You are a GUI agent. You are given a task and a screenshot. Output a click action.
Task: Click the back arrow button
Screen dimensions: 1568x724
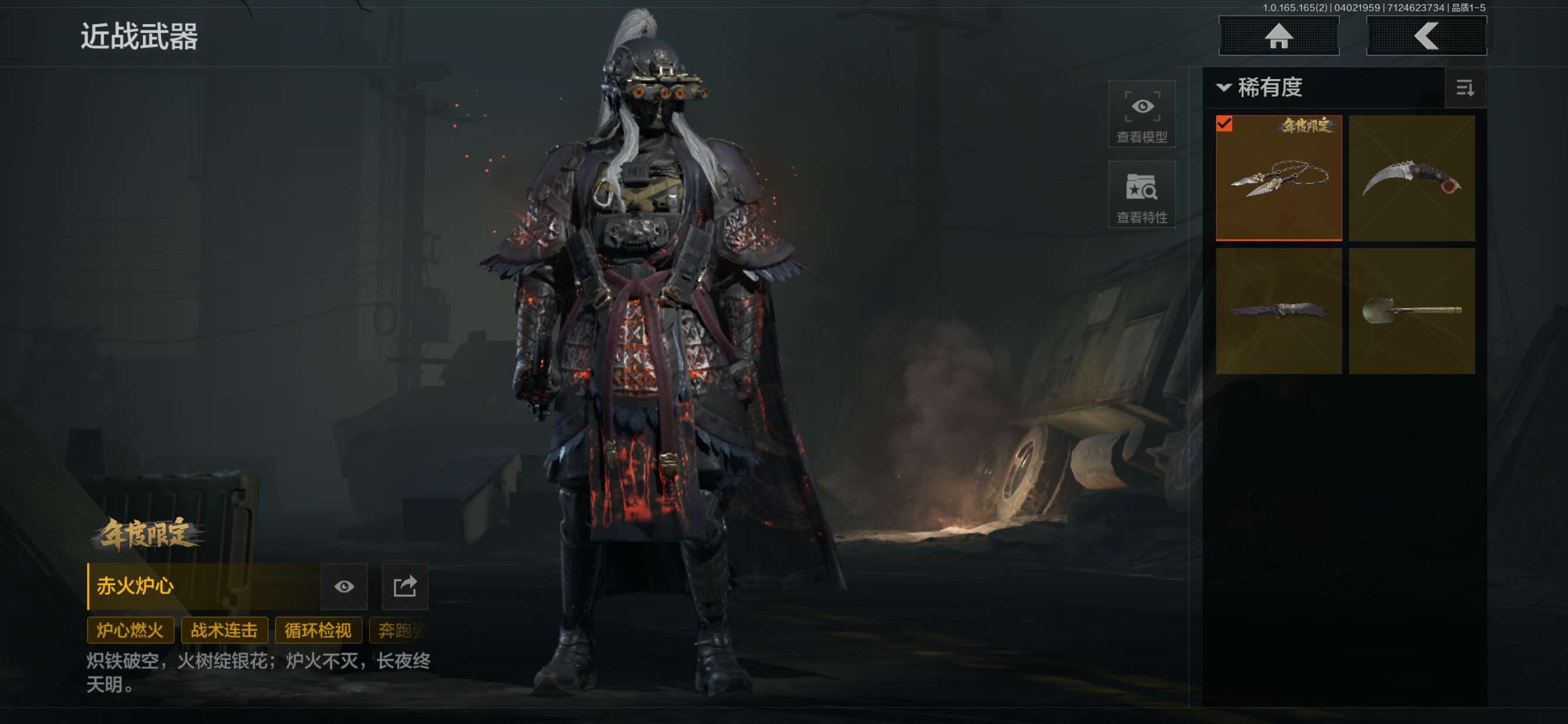click(x=1426, y=36)
